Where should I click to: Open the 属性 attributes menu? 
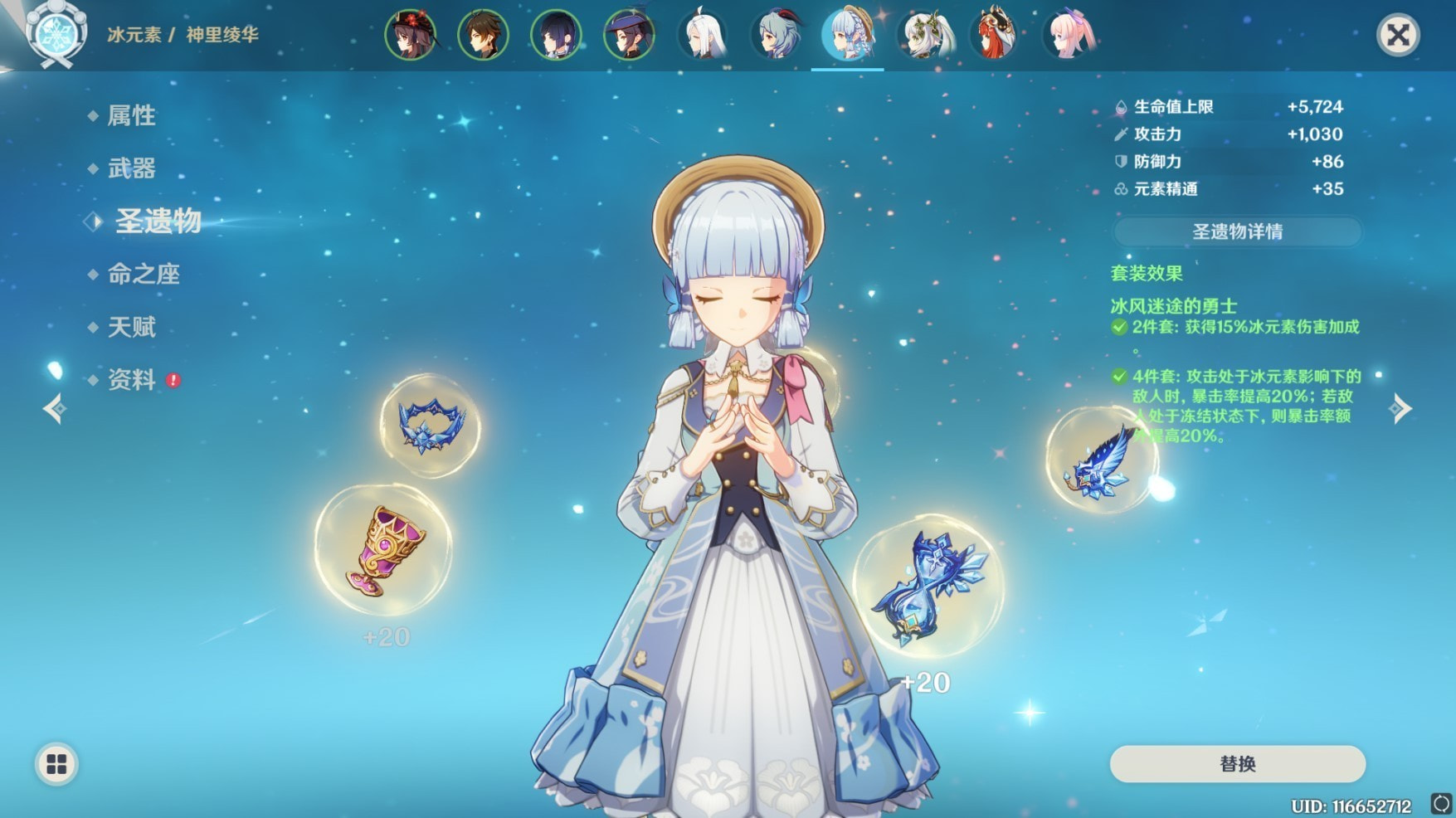pos(131,115)
